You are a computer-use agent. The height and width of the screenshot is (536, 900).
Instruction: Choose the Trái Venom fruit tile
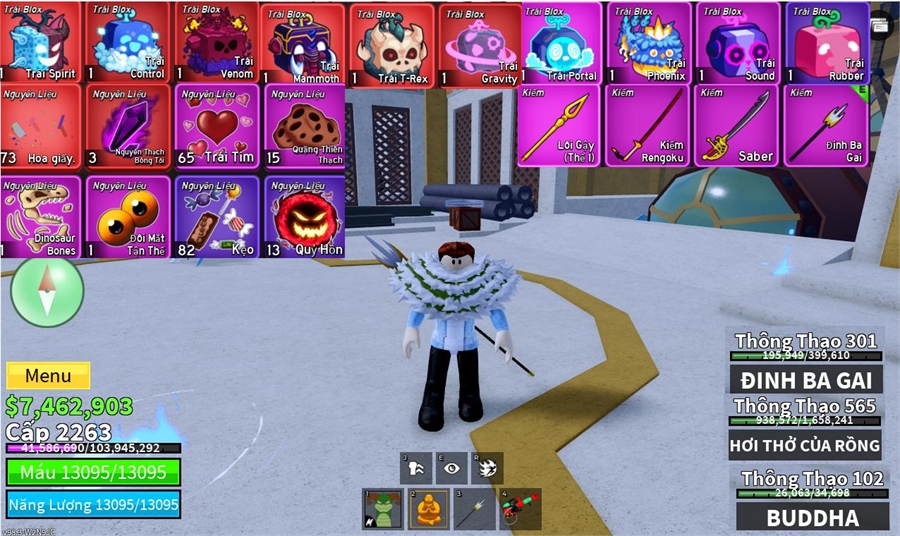(217, 44)
